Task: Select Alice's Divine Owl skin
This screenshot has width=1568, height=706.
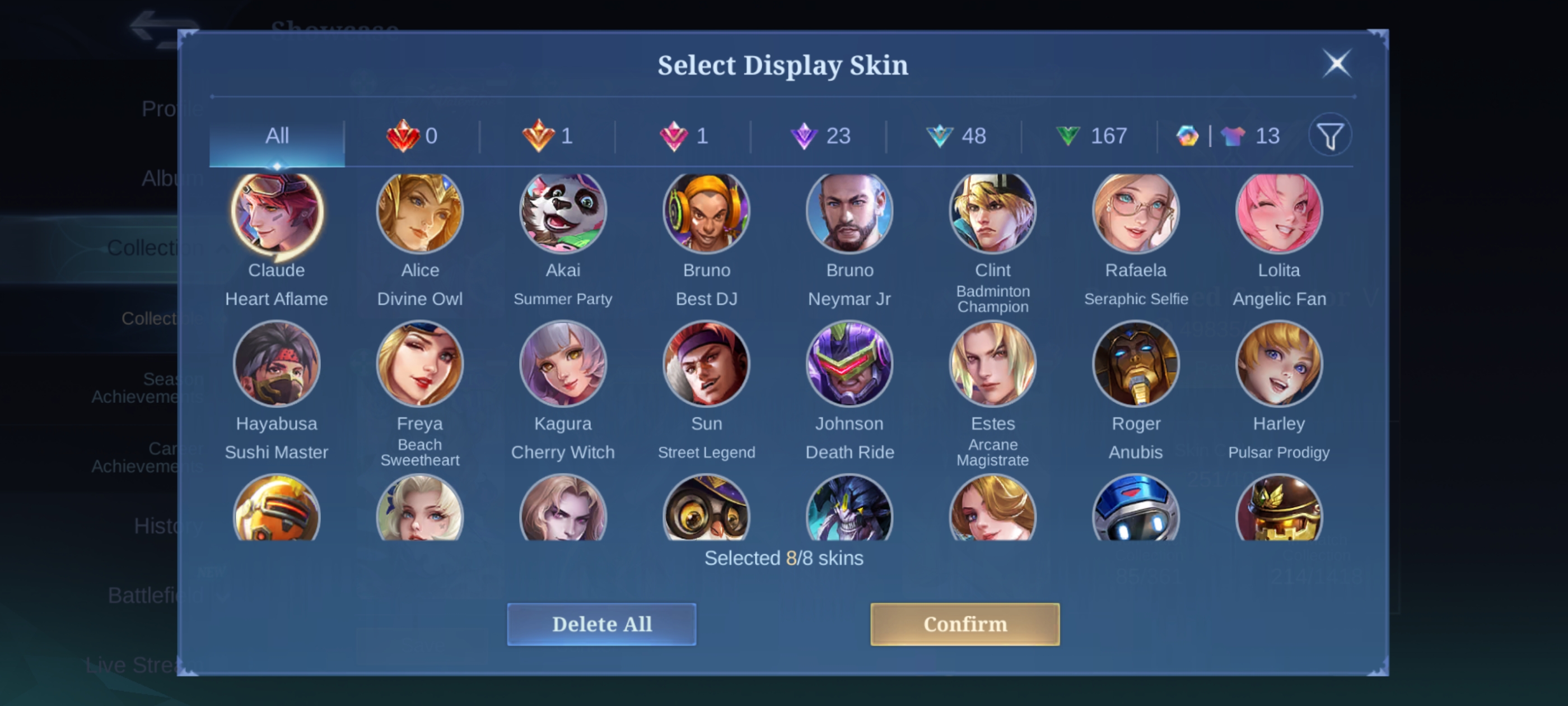Action: coord(420,212)
